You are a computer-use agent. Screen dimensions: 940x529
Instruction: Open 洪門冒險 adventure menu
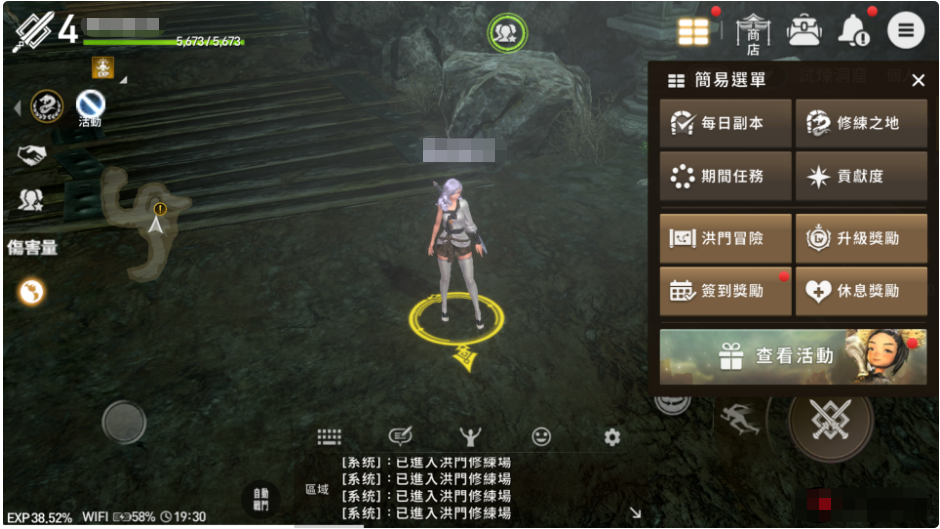pos(725,239)
